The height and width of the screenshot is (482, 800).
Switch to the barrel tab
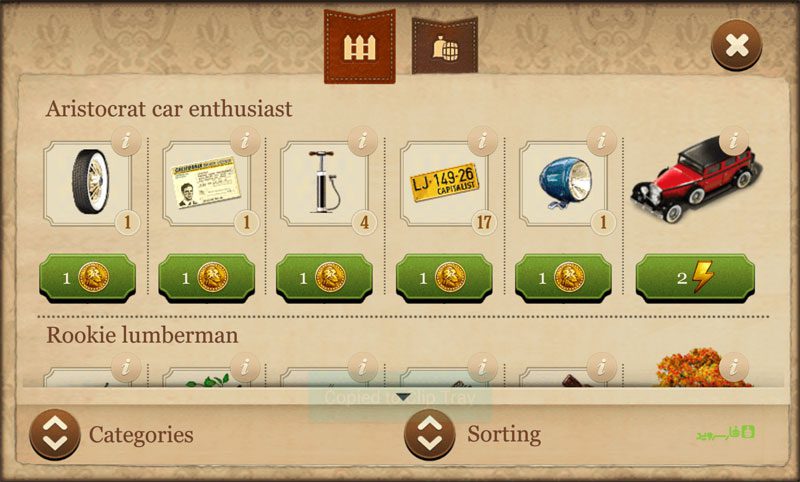(x=444, y=46)
